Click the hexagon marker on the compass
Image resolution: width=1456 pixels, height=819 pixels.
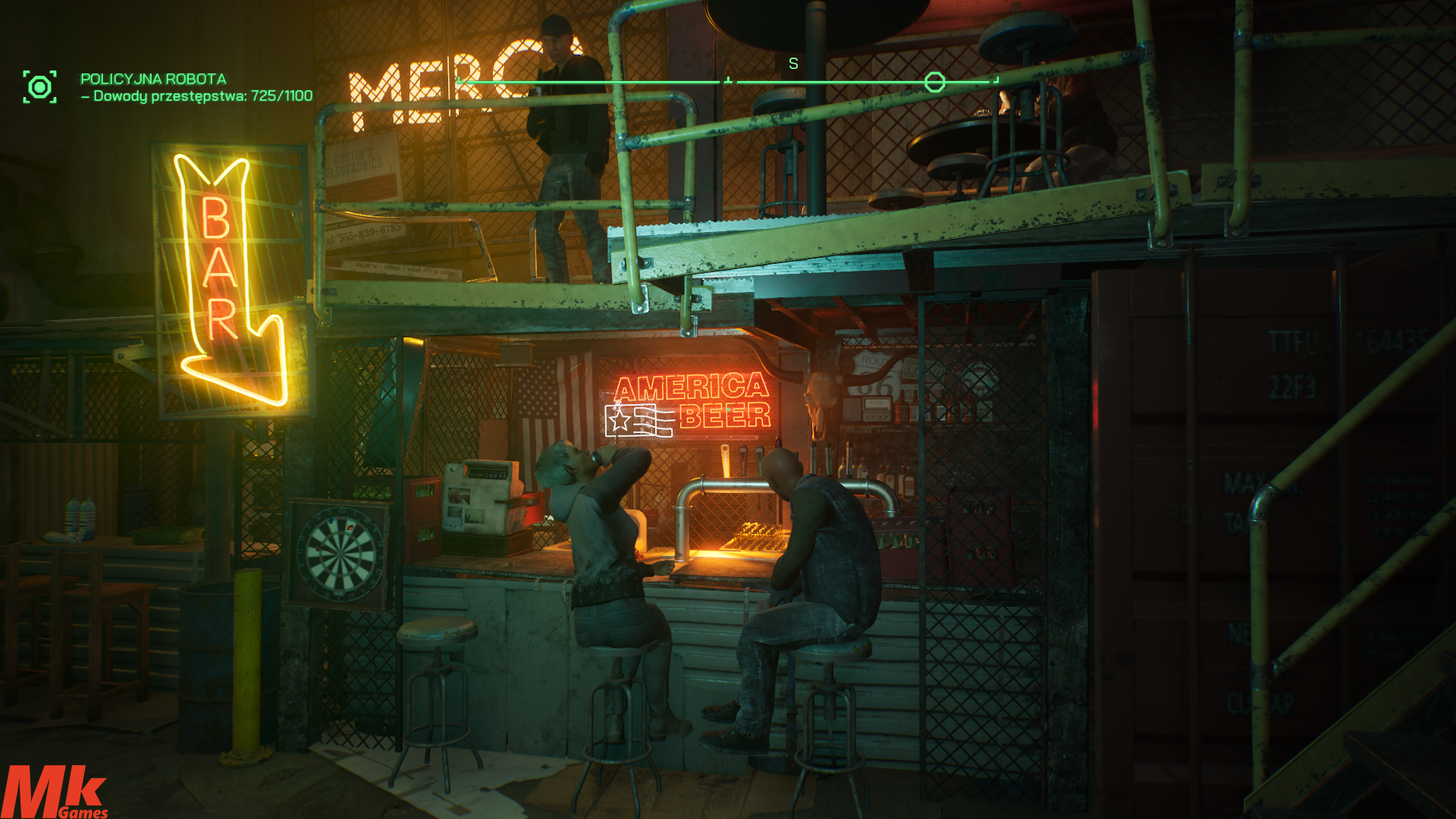tap(934, 82)
